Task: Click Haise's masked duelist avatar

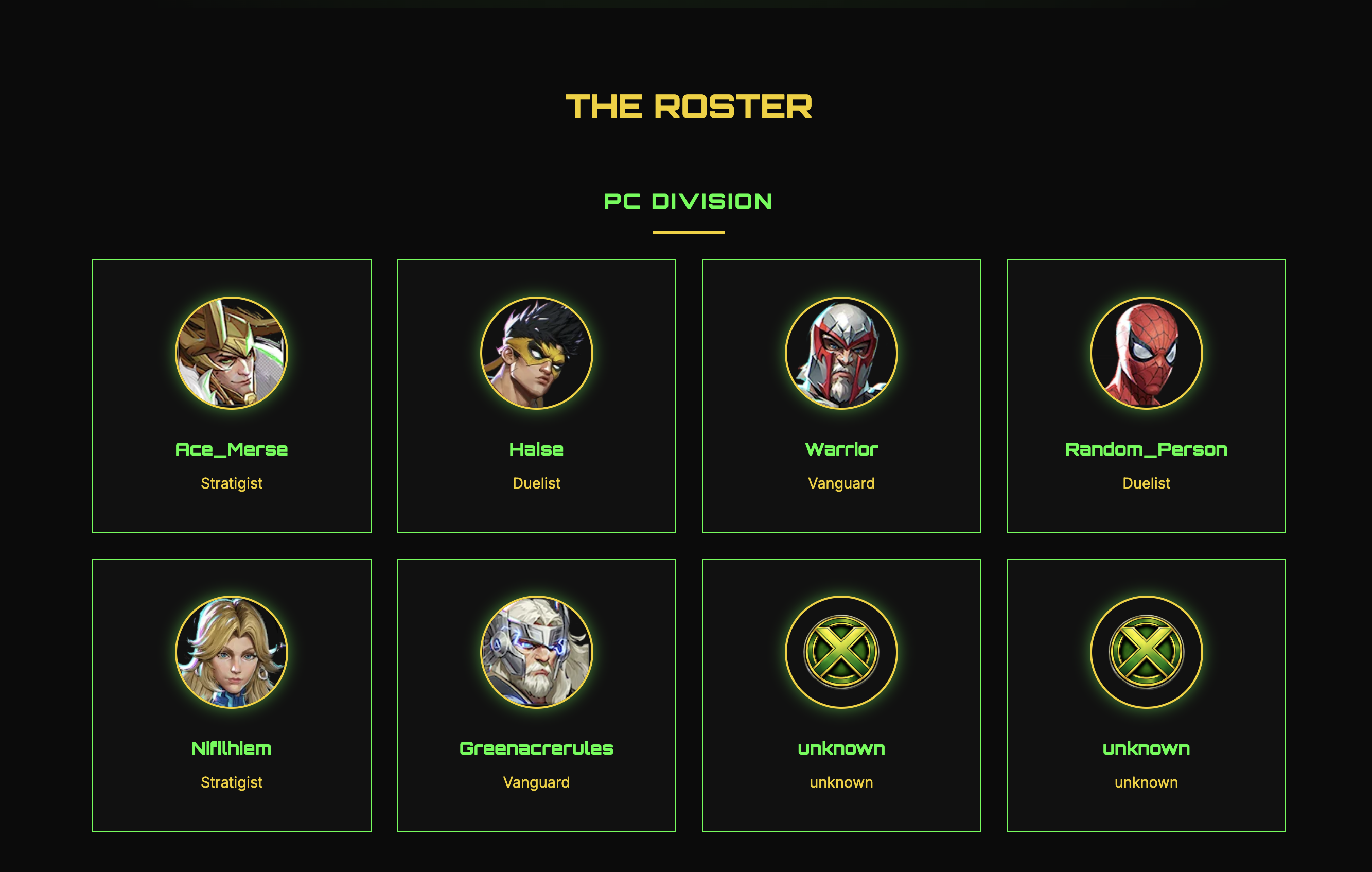Action: (536, 353)
